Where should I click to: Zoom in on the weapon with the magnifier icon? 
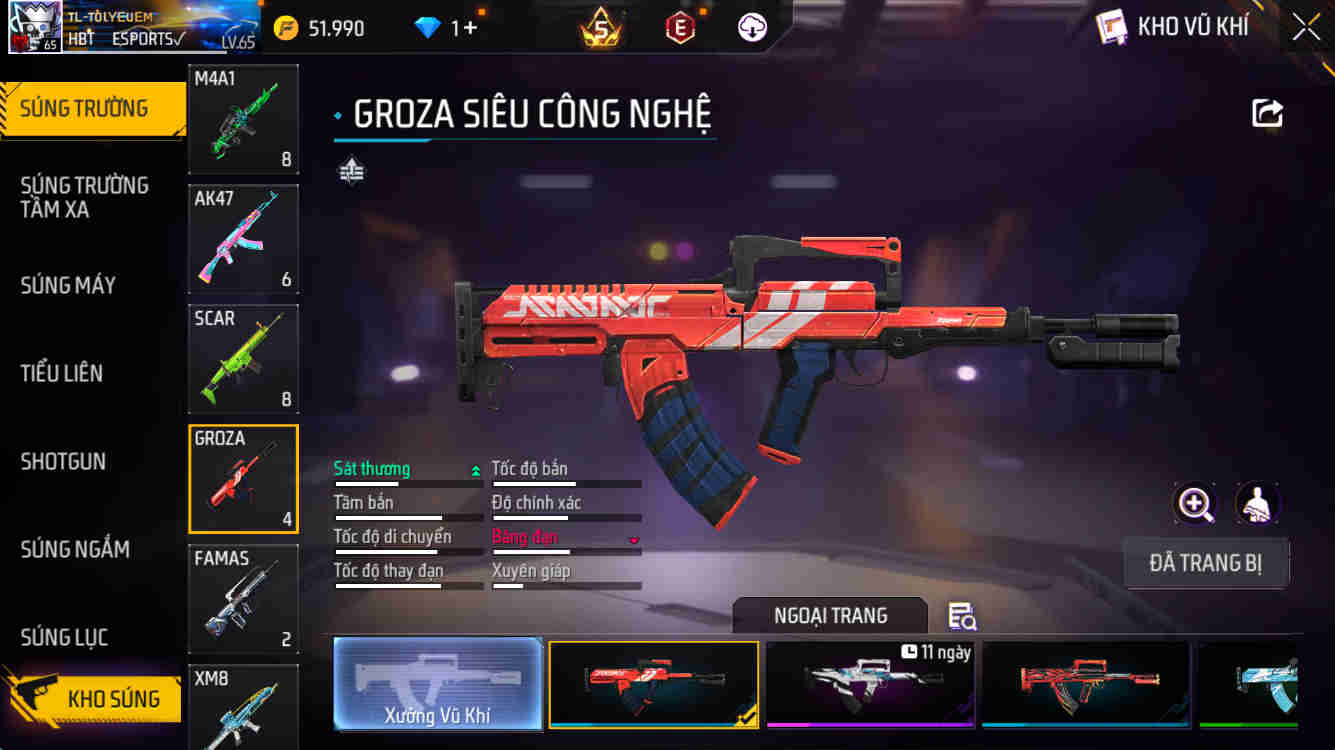tap(1195, 504)
